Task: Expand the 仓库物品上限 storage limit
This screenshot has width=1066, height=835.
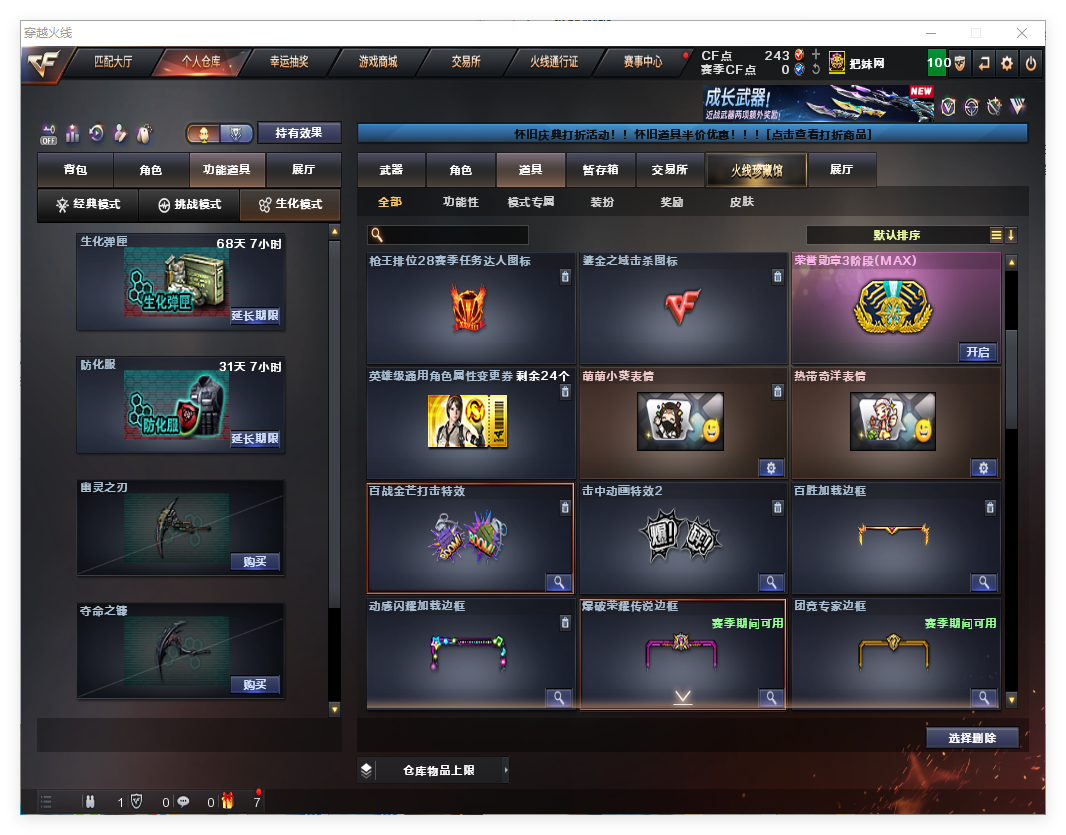Action: click(437, 770)
